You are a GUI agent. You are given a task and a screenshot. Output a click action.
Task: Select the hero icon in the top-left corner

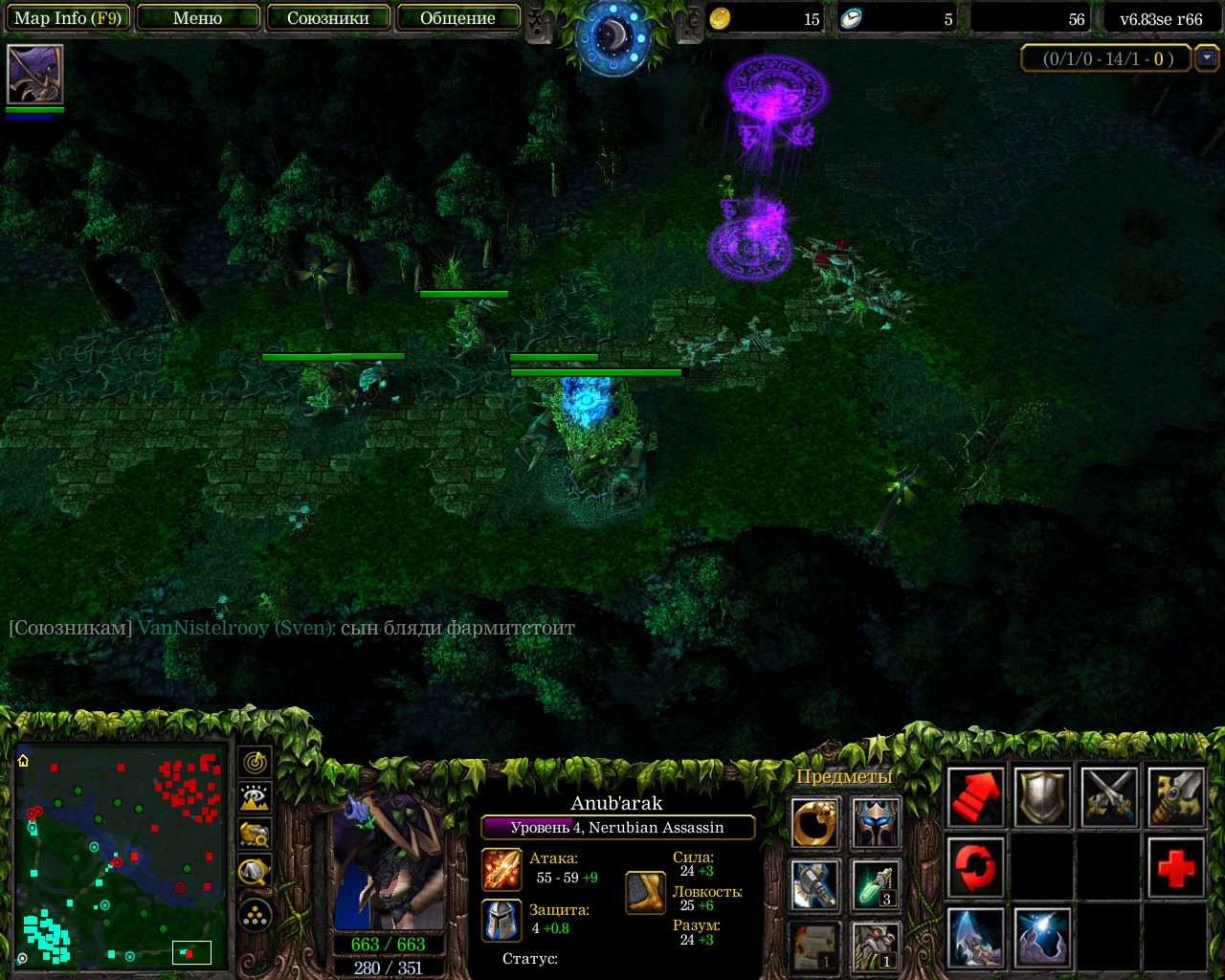(35, 74)
